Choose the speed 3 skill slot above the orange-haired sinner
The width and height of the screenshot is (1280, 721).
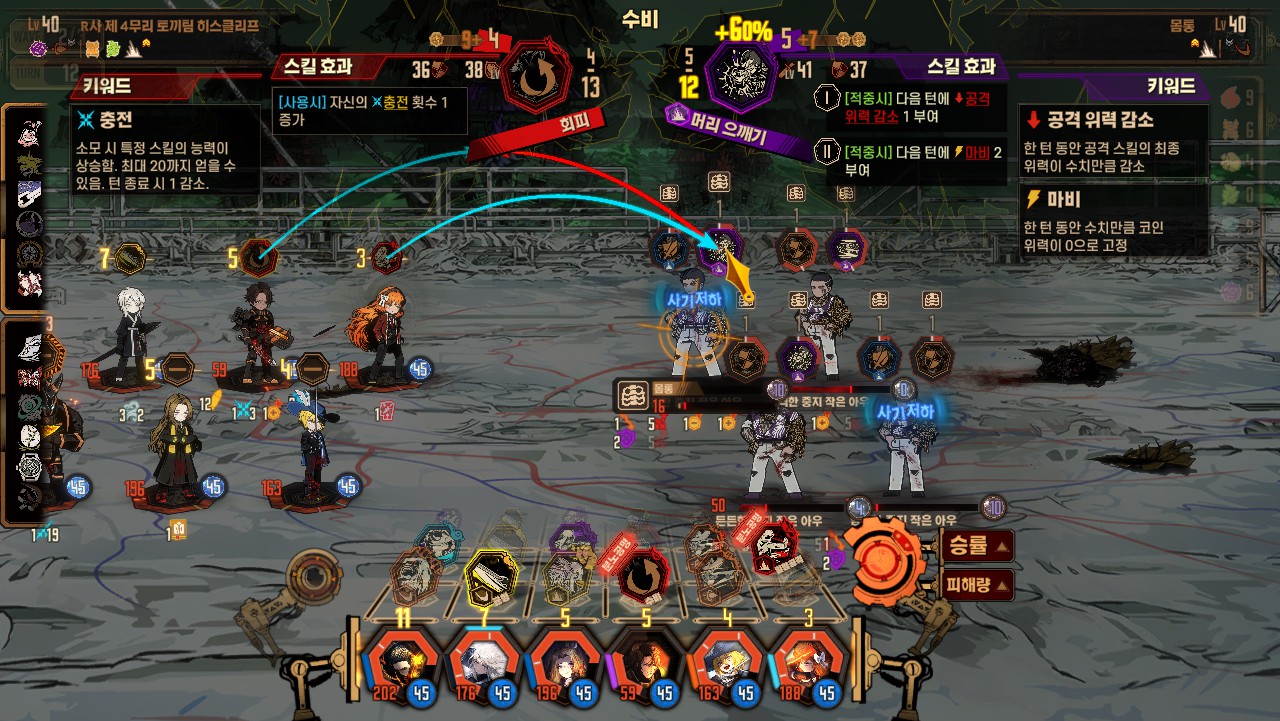point(386,258)
